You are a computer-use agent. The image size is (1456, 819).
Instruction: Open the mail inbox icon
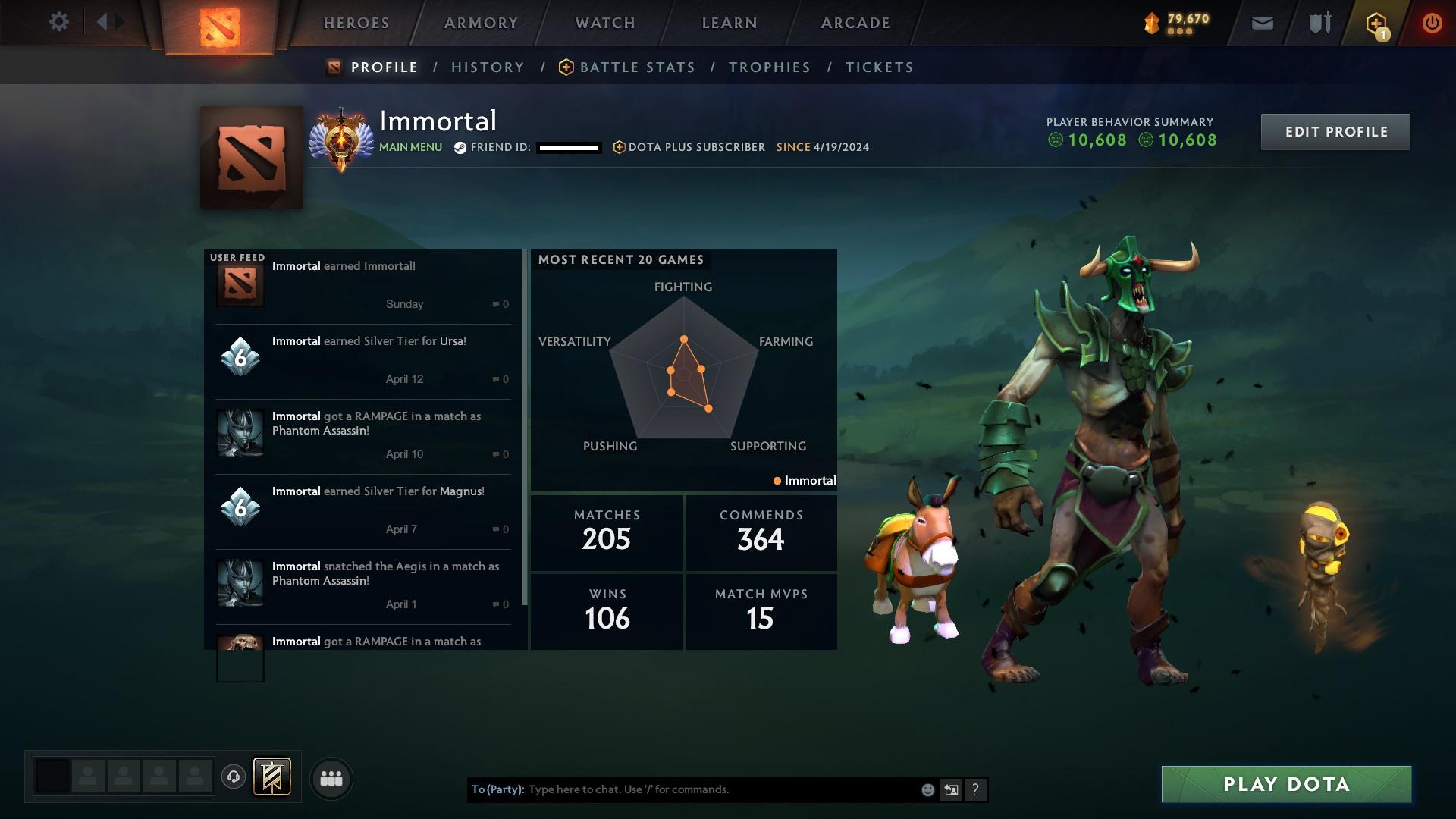point(1261,22)
